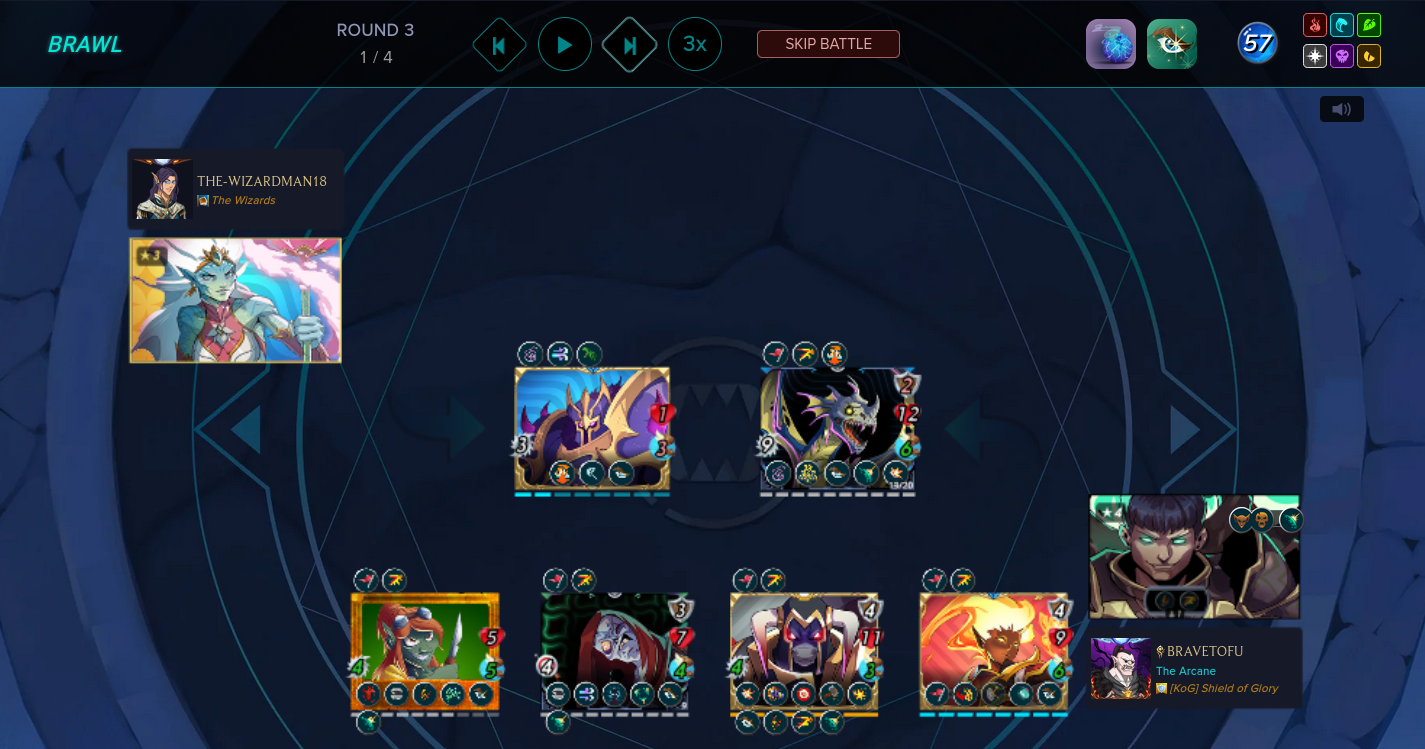Toggle the 3x playback speed
The image size is (1425, 749).
click(x=695, y=44)
